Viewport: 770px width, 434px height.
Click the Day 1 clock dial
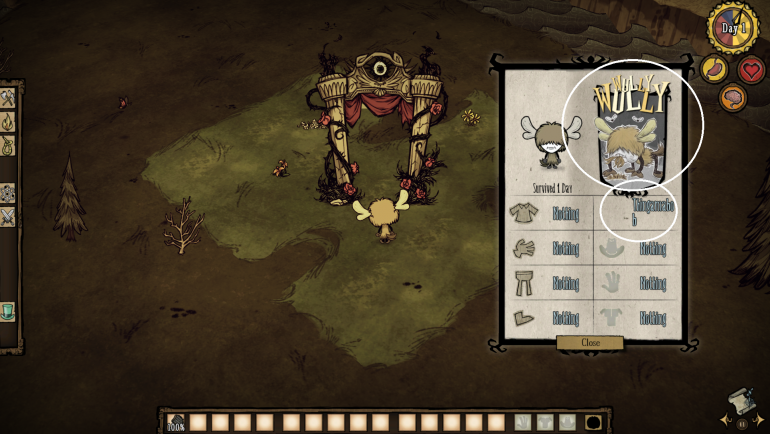click(733, 27)
